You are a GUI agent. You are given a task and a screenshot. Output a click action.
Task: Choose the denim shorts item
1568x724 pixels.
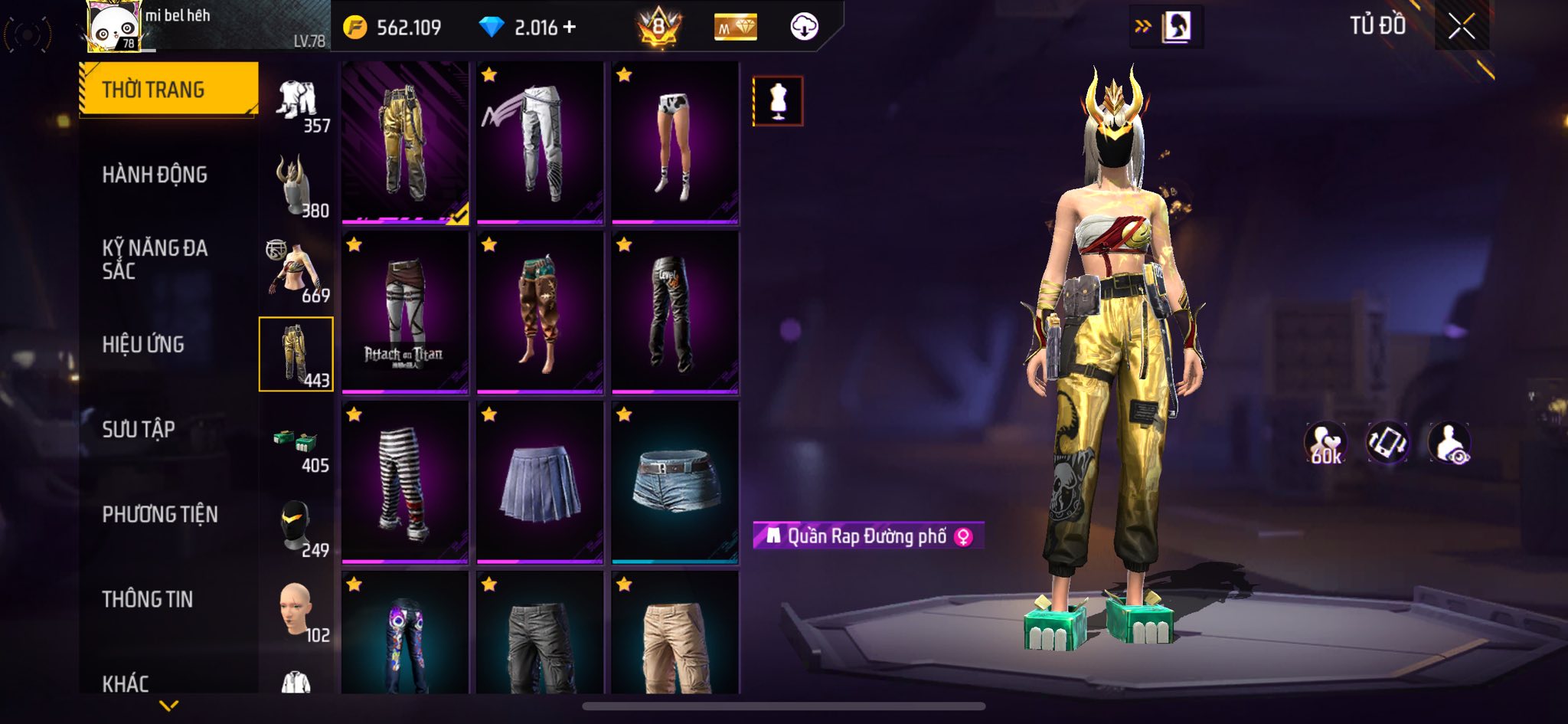(675, 482)
